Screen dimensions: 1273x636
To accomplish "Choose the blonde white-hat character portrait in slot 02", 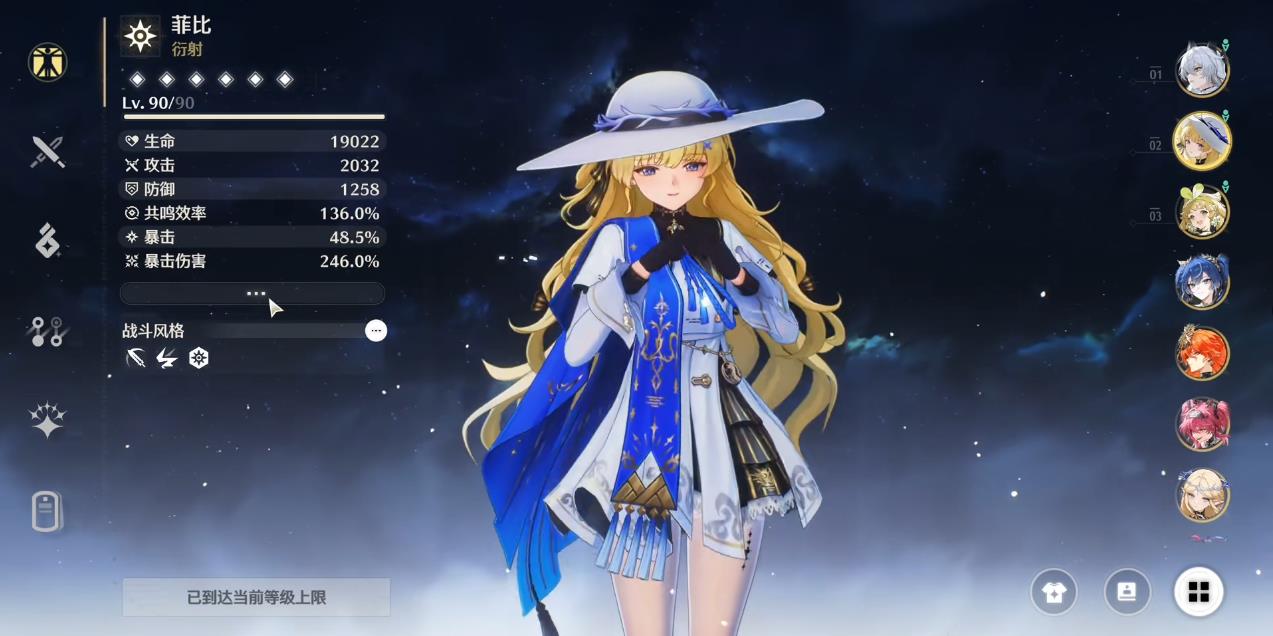I will click(x=1201, y=141).
